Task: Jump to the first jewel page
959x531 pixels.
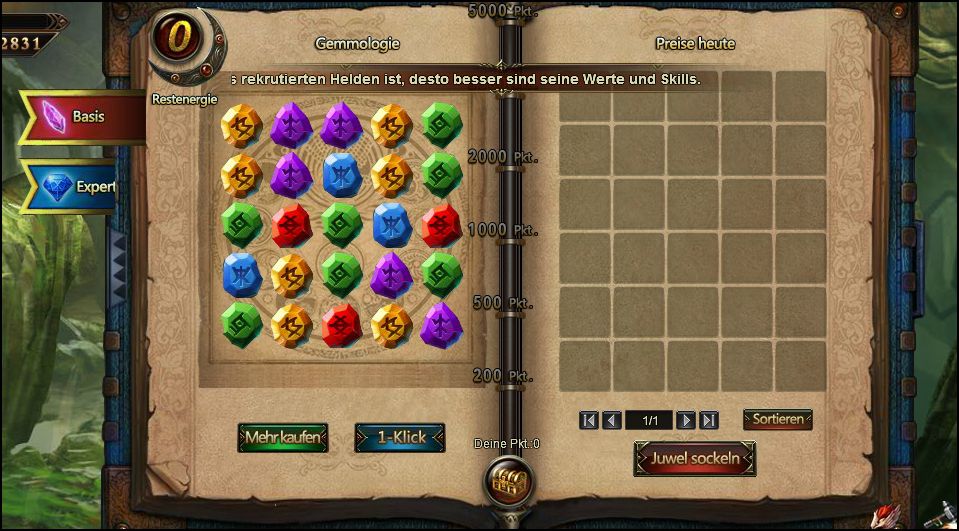Action: pos(589,421)
